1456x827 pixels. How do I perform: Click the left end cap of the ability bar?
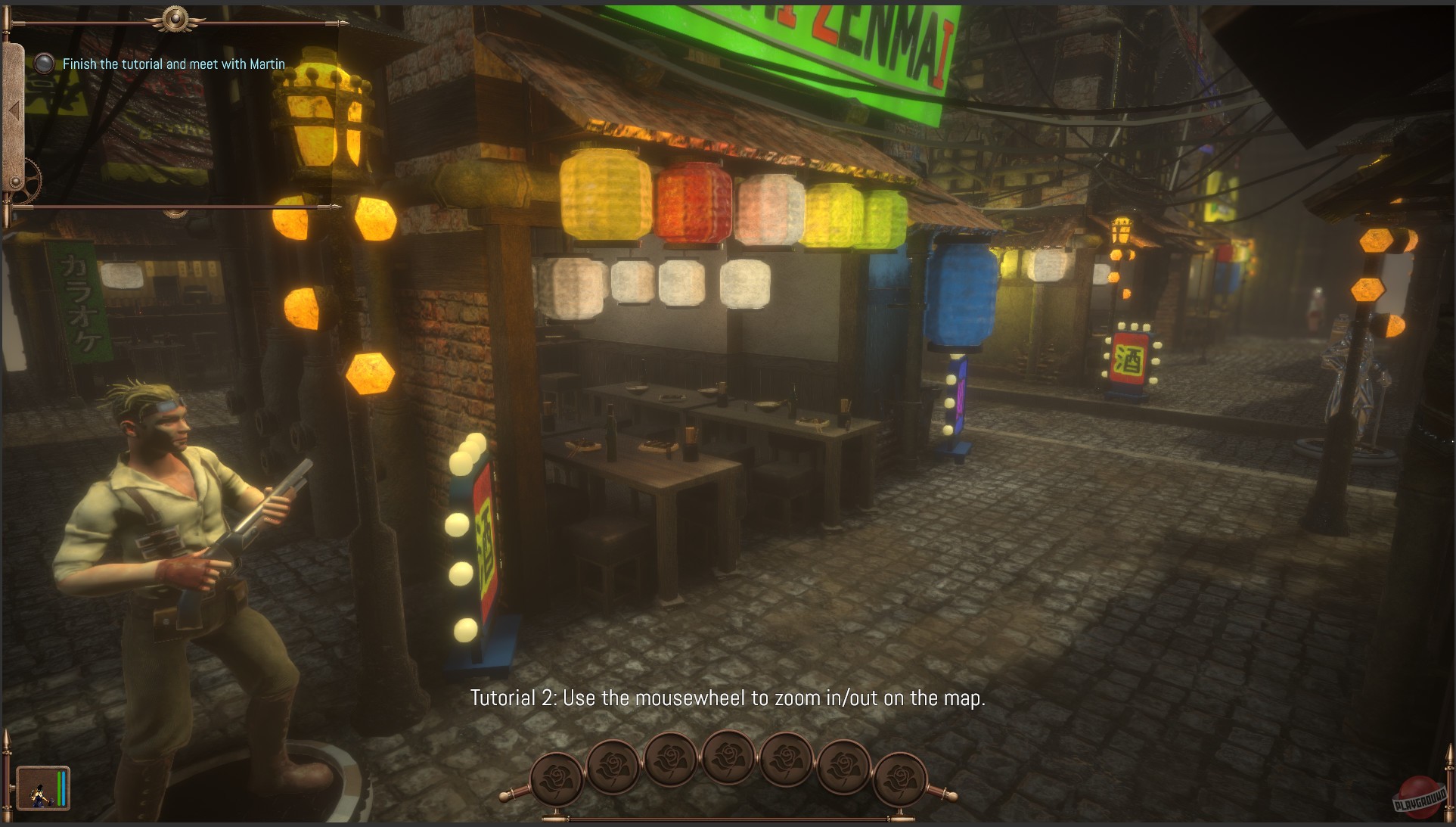pos(503,797)
